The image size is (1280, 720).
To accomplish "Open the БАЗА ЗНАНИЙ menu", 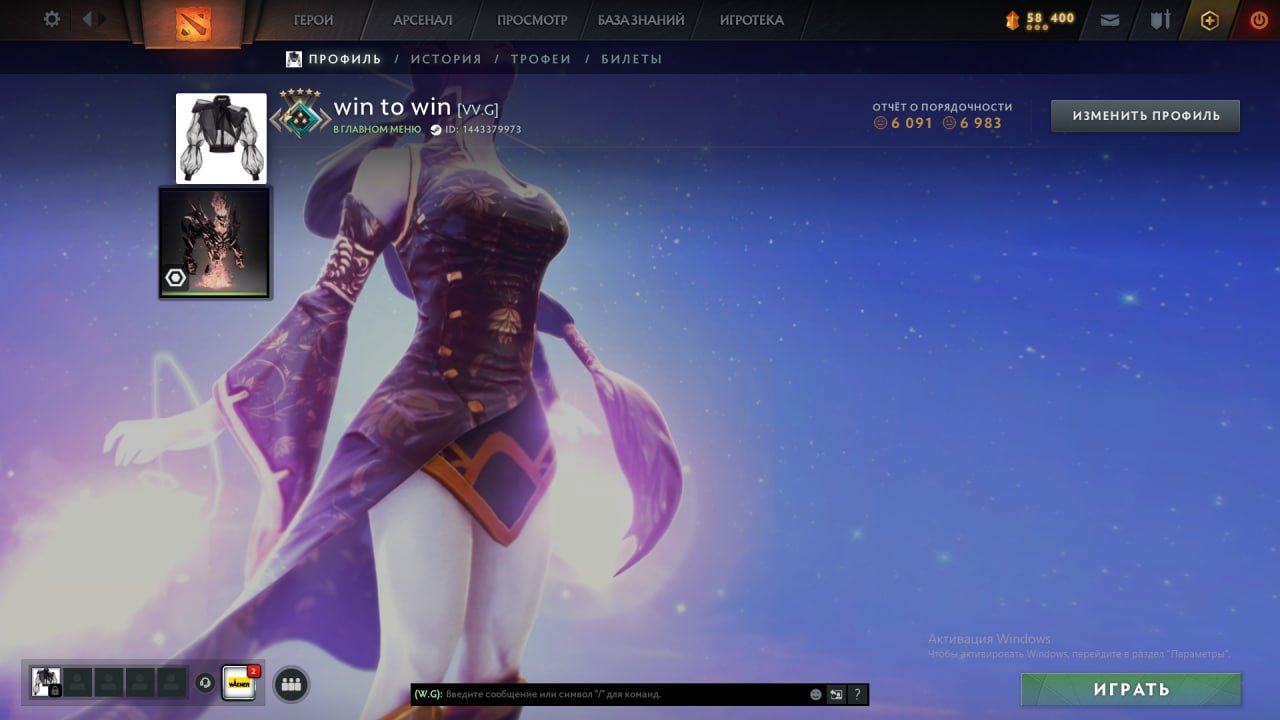I will 641,20.
